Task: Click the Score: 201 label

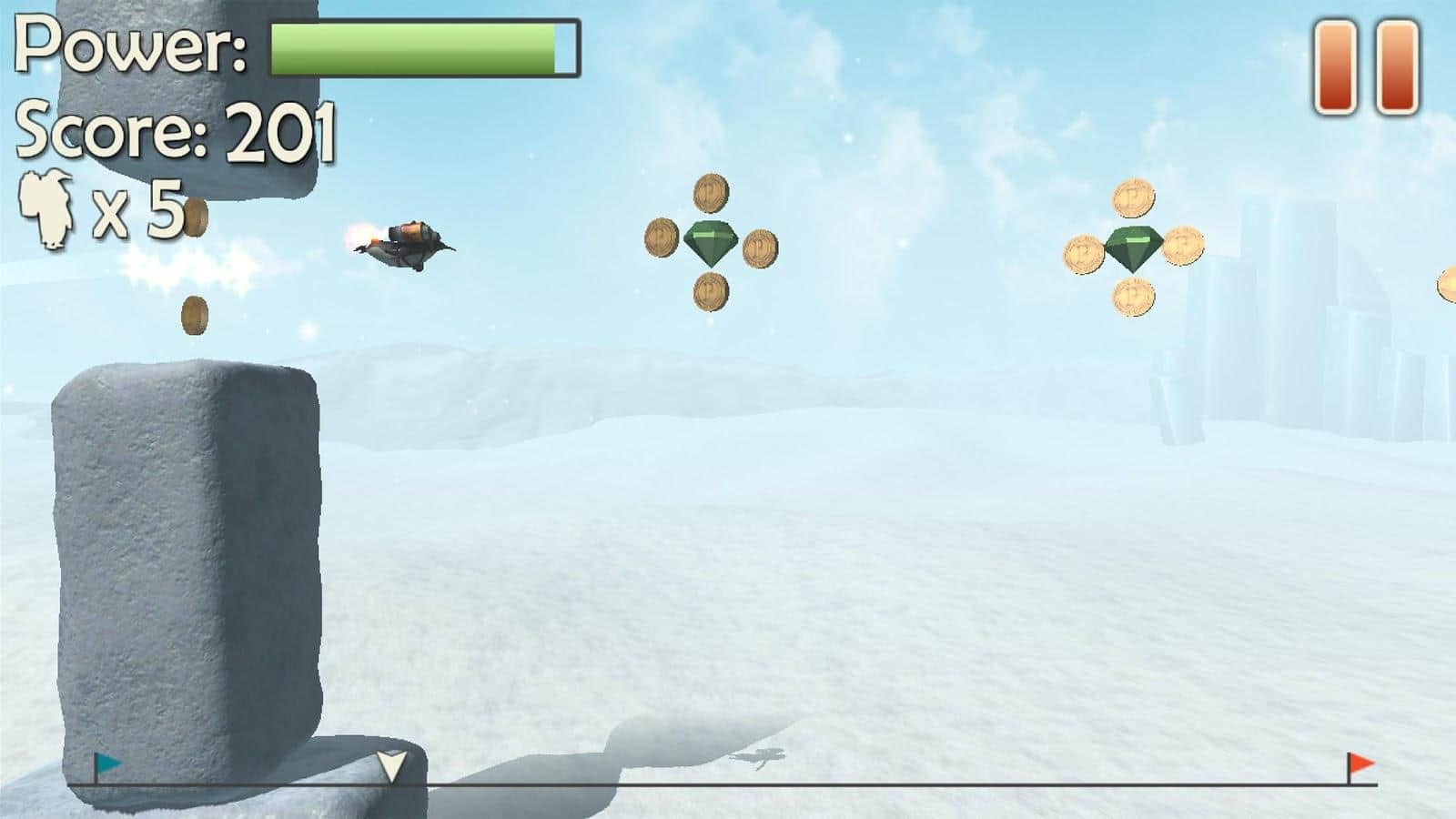Action: [x=177, y=132]
